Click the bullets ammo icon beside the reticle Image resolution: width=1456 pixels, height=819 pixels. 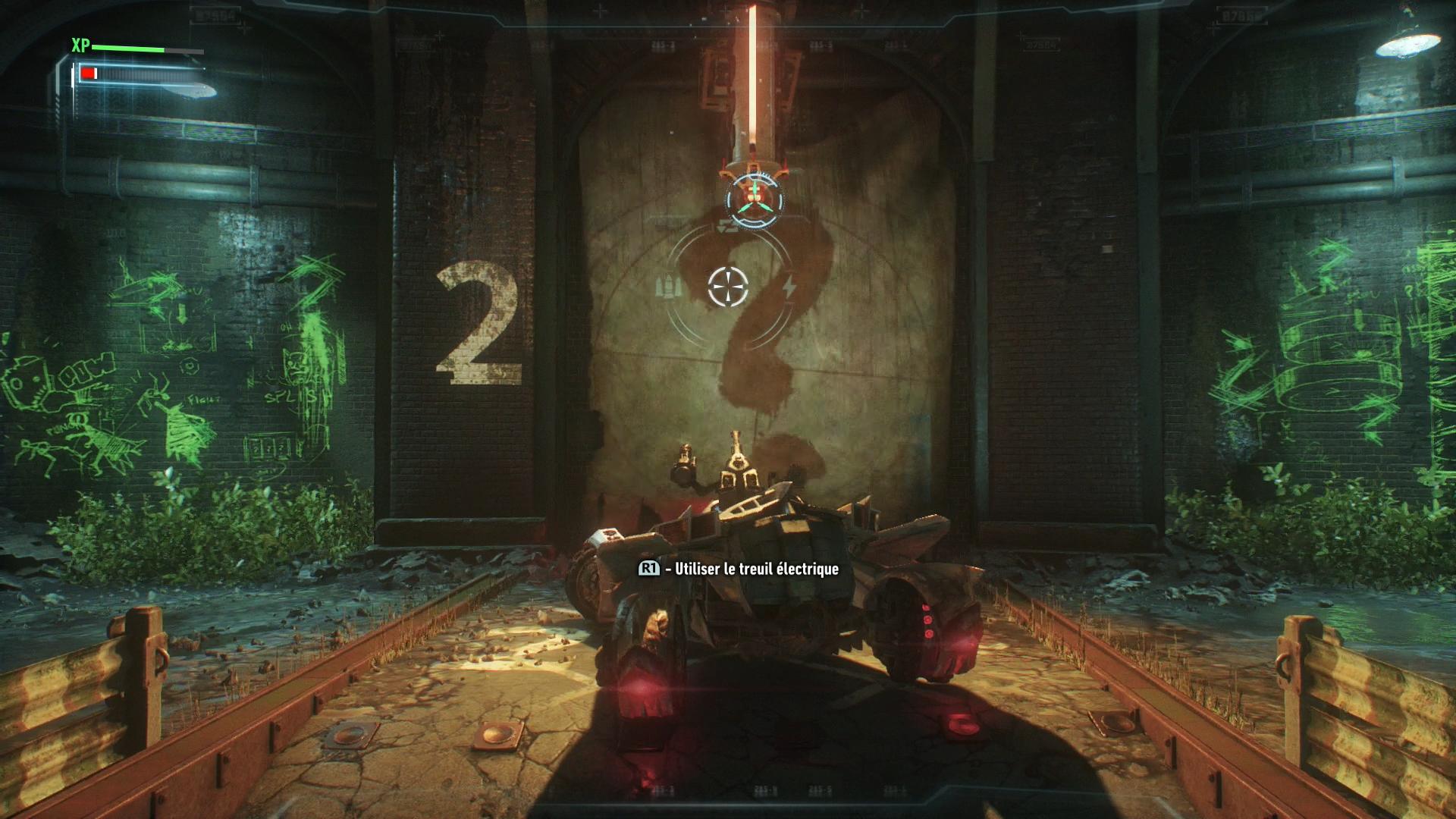click(x=666, y=287)
